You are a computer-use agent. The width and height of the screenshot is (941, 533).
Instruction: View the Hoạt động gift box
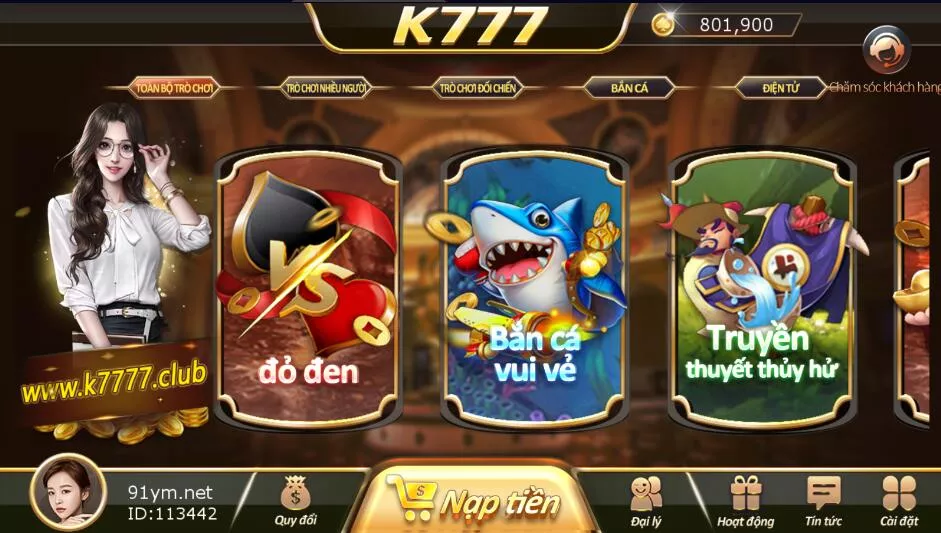(745, 499)
